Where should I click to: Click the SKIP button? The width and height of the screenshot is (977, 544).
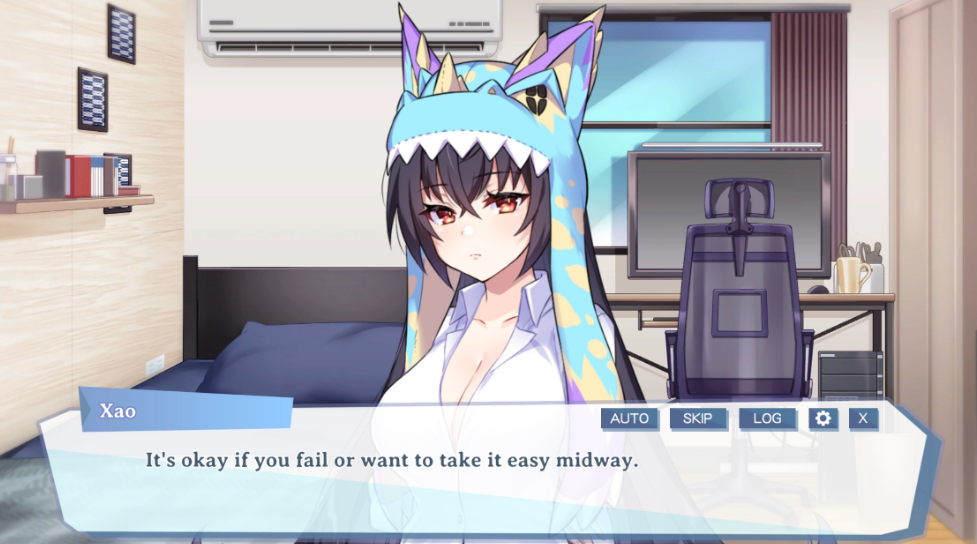(698, 418)
